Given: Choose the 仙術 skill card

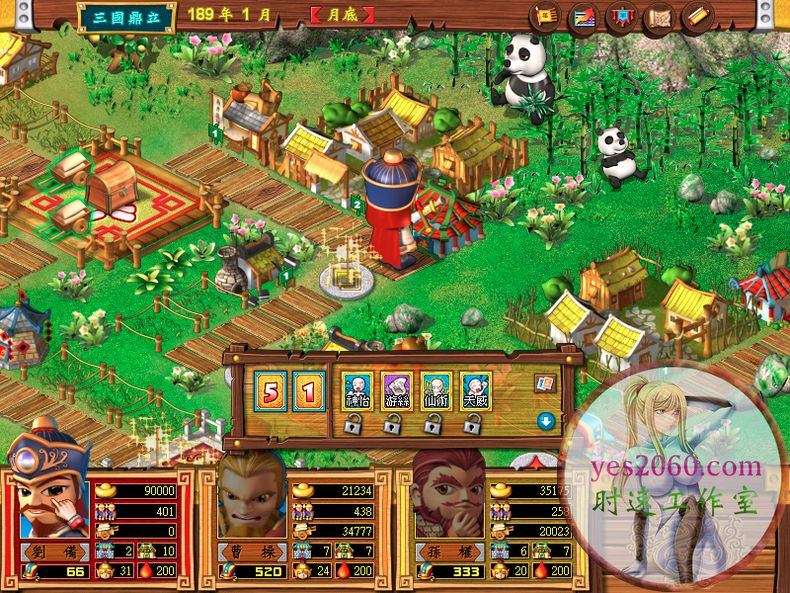Looking at the screenshot, I should (x=435, y=388).
